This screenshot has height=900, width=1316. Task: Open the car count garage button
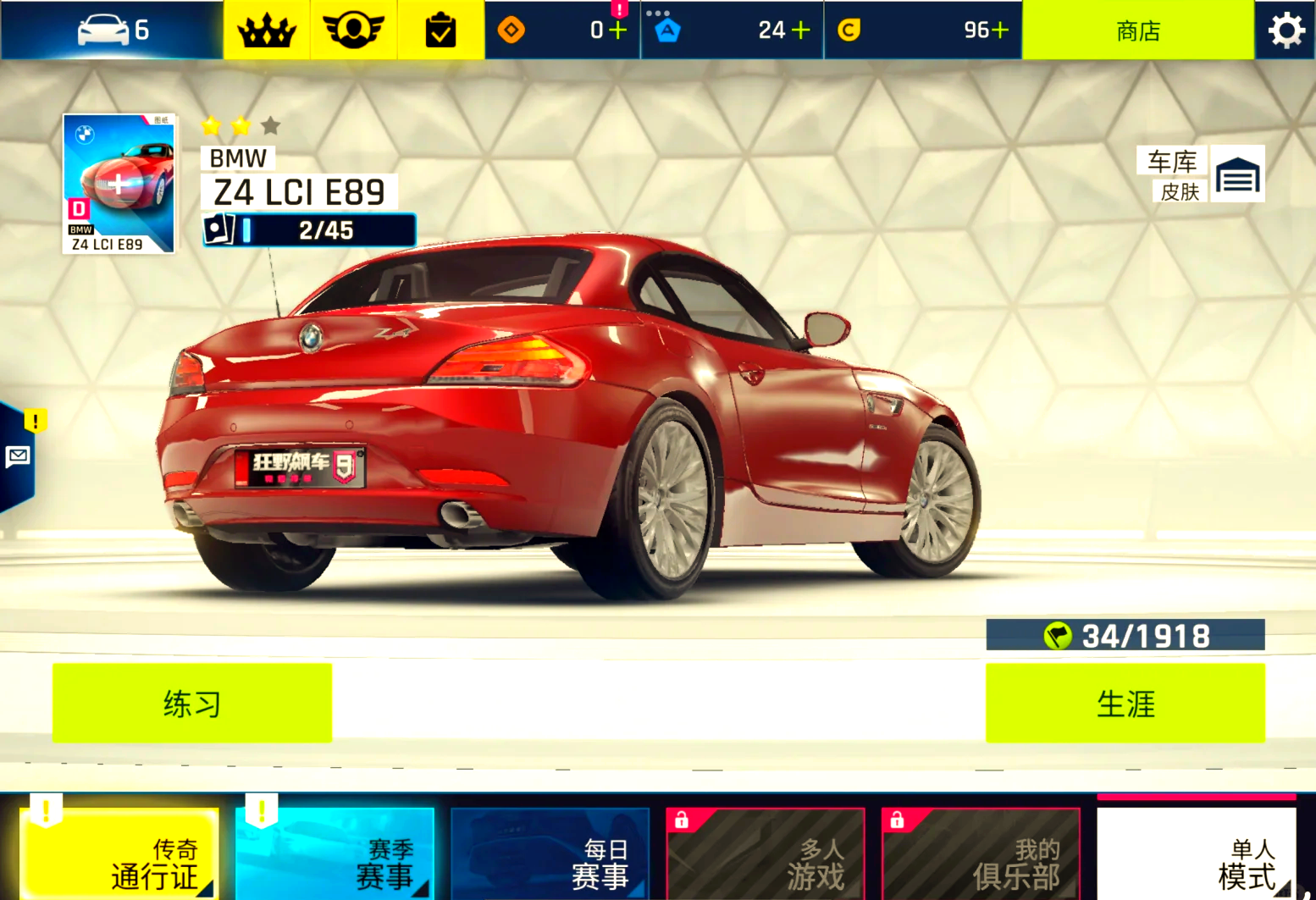point(113,30)
